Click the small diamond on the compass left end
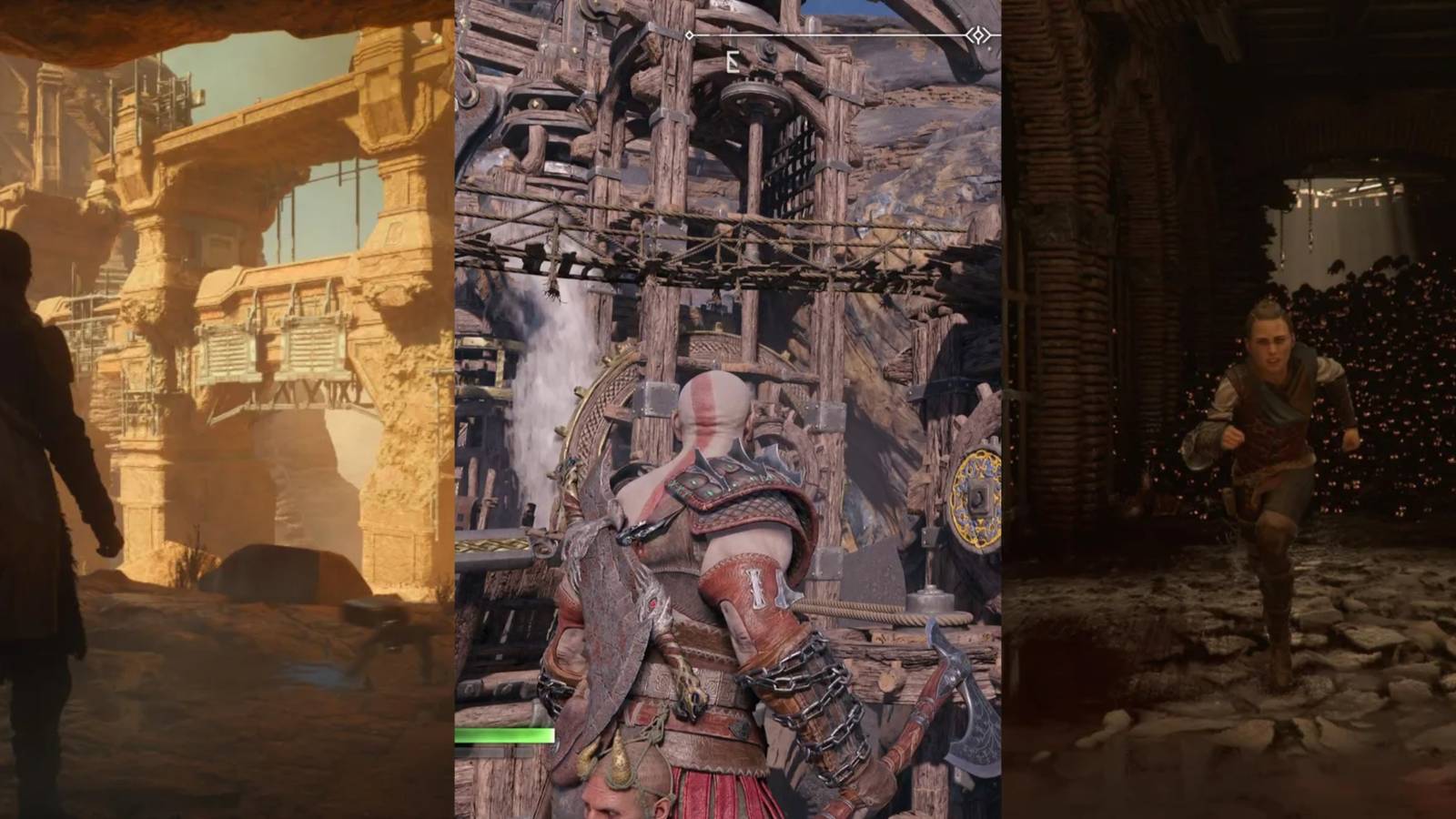This screenshot has width=1456, height=819. coord(689,35)
